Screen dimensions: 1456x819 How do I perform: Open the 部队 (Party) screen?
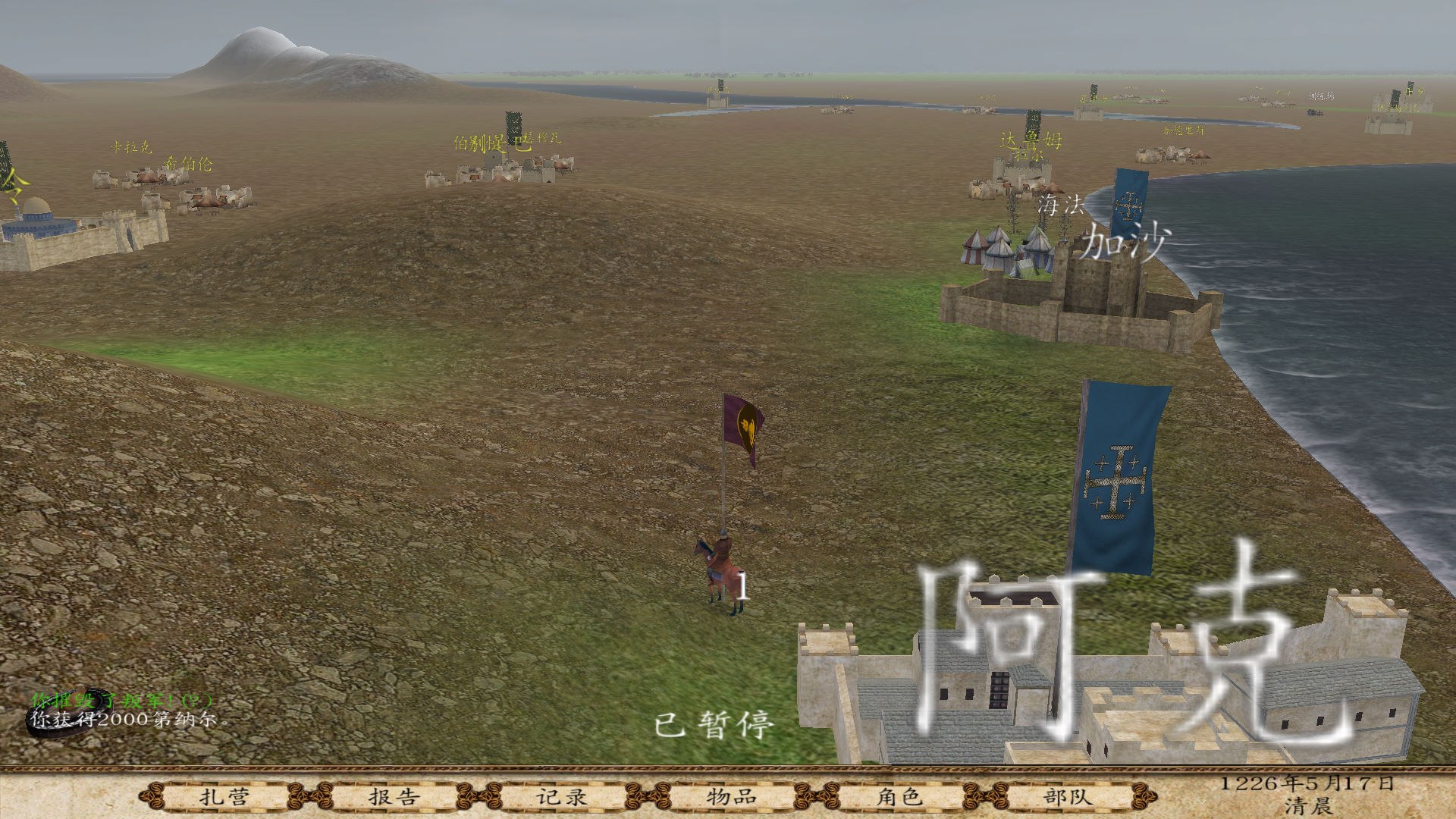(1068, 797)
